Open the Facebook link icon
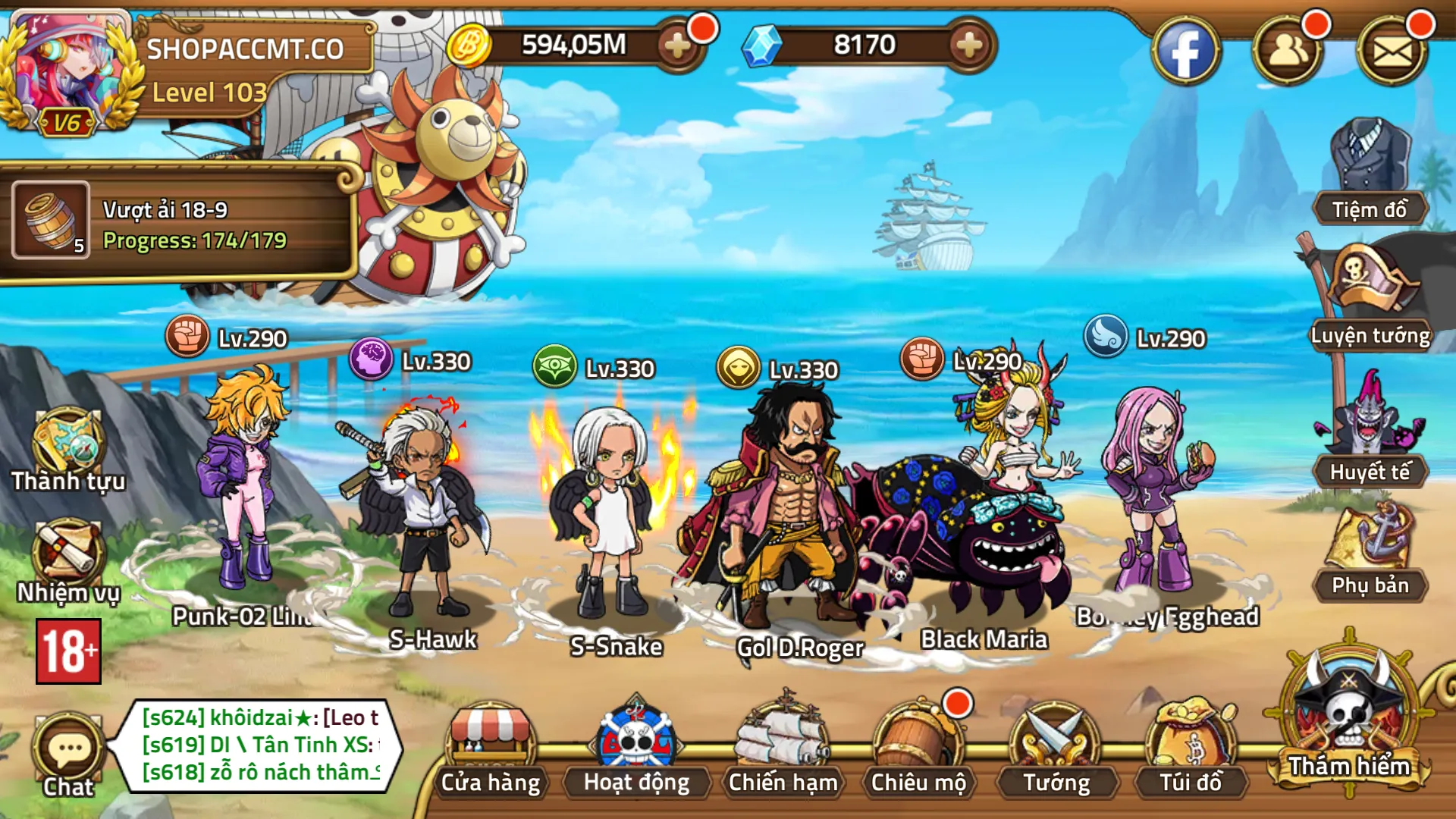 click(1185, 52)
